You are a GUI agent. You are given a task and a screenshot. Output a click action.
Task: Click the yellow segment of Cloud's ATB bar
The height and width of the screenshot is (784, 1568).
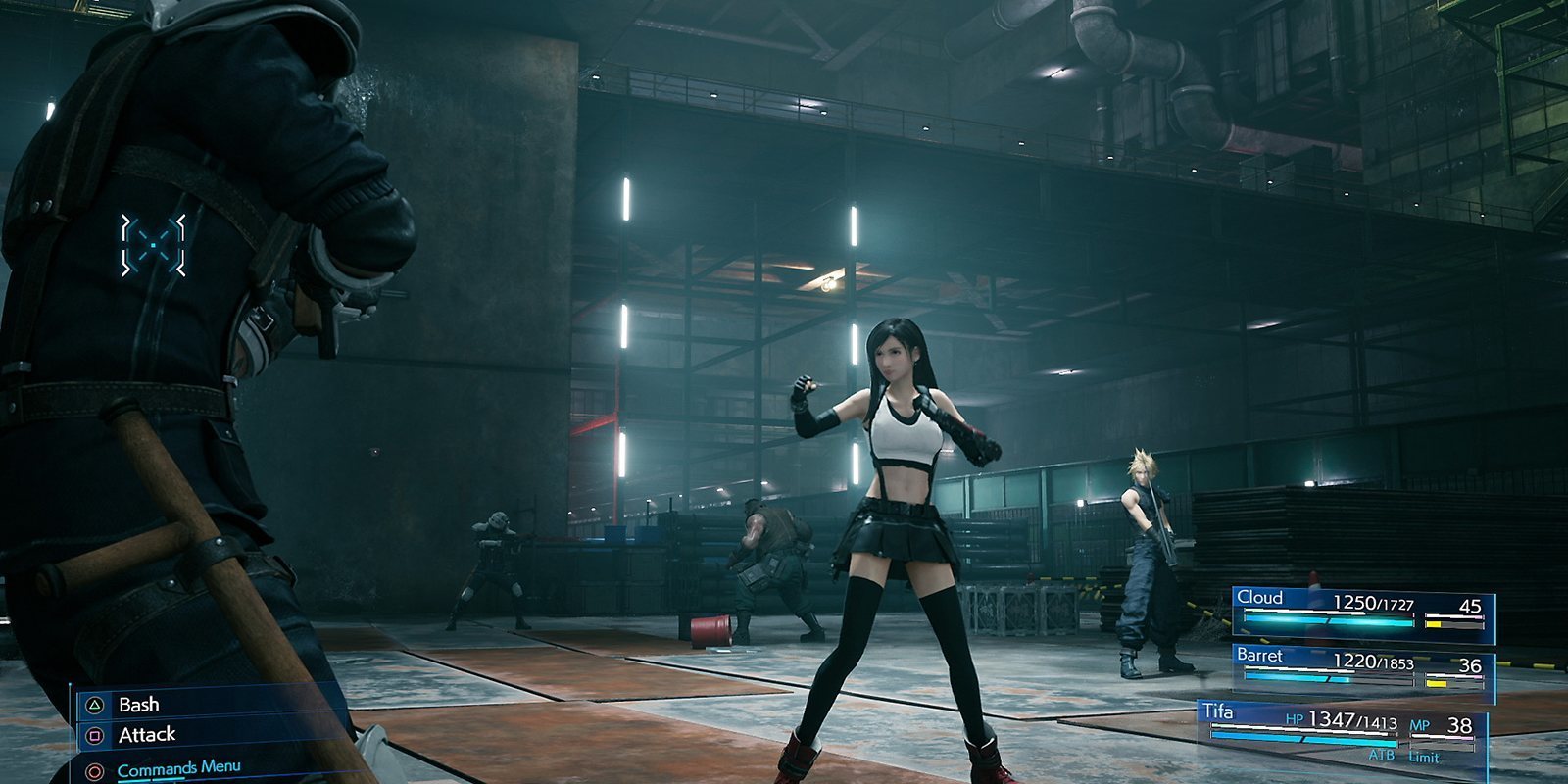(x=1433, y=624)
